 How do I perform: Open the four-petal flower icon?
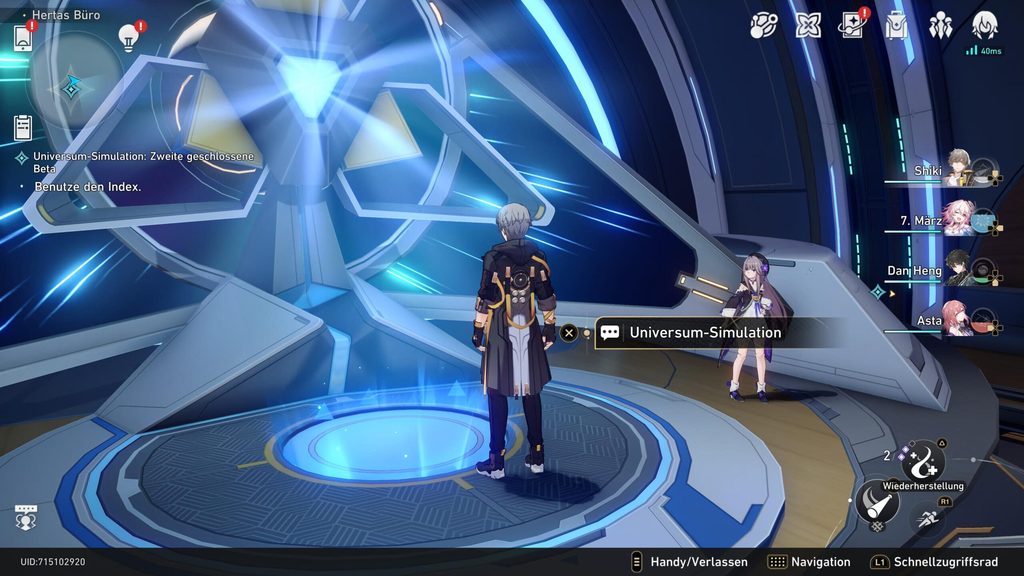click(x=808, y=26)
